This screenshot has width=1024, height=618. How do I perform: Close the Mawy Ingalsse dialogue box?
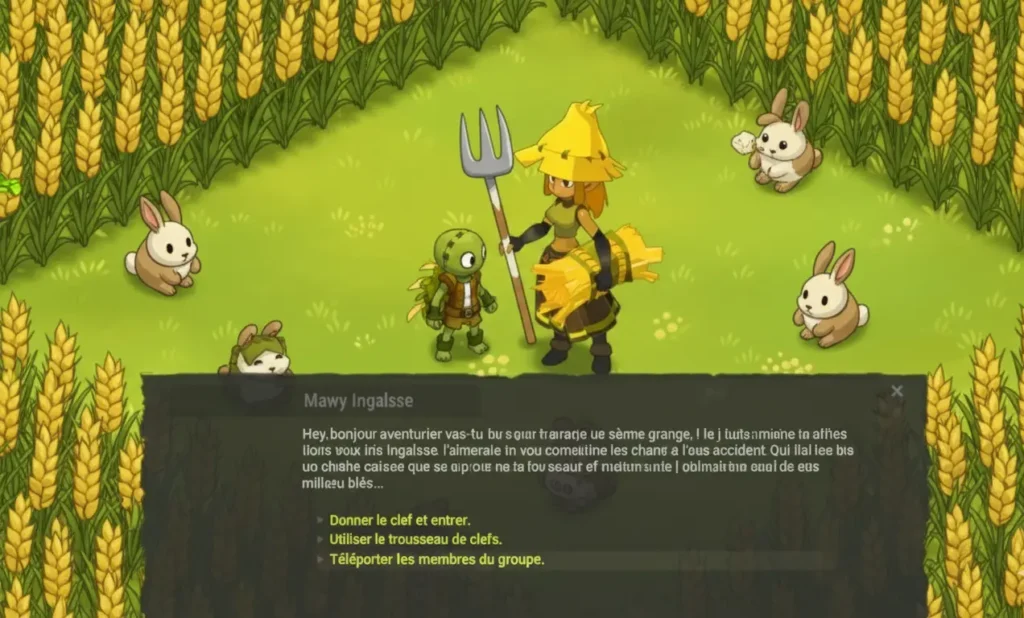coord(897,392)
